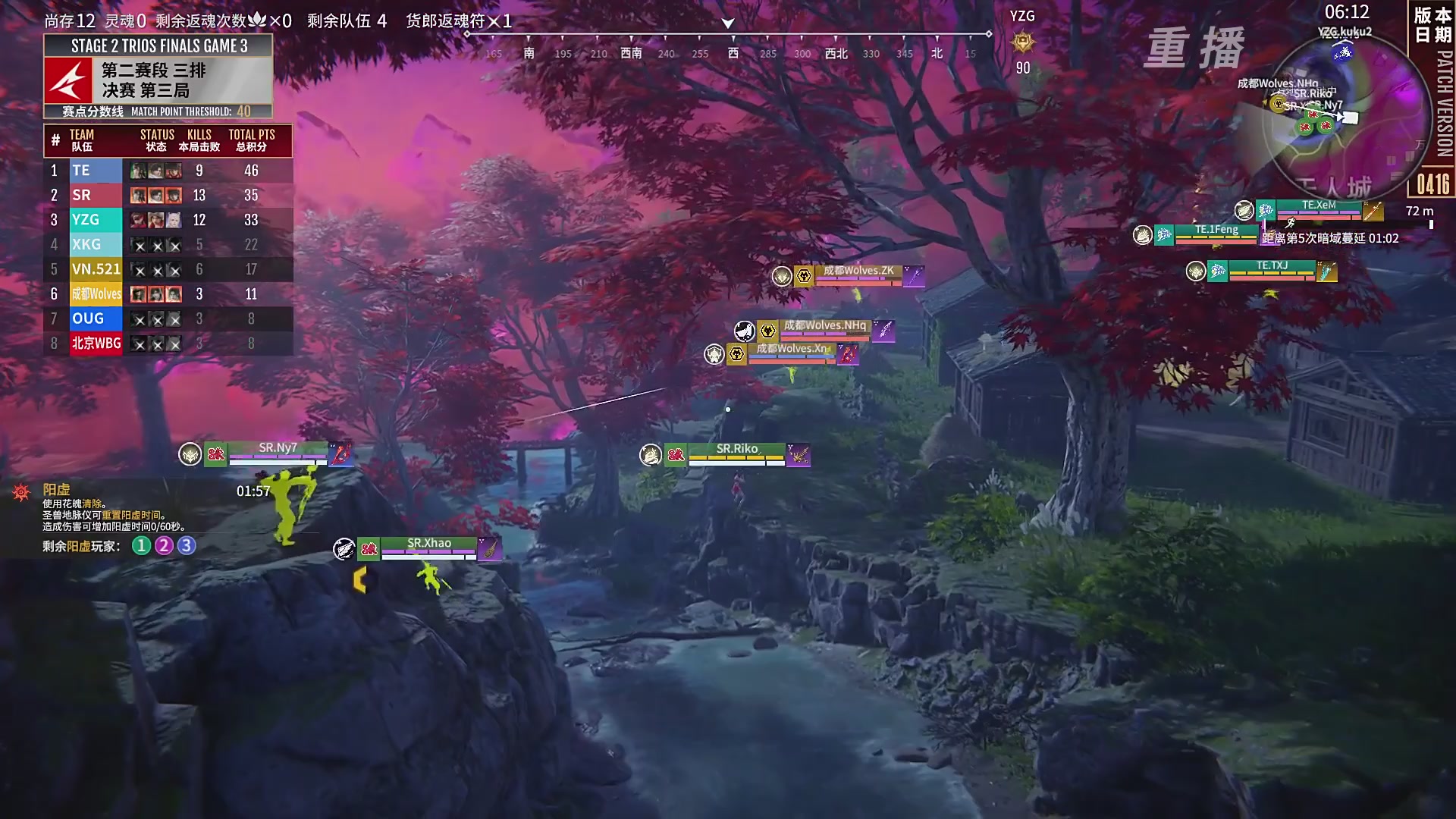Expand the 成都Wolves team roster row

tap(96, 294)
